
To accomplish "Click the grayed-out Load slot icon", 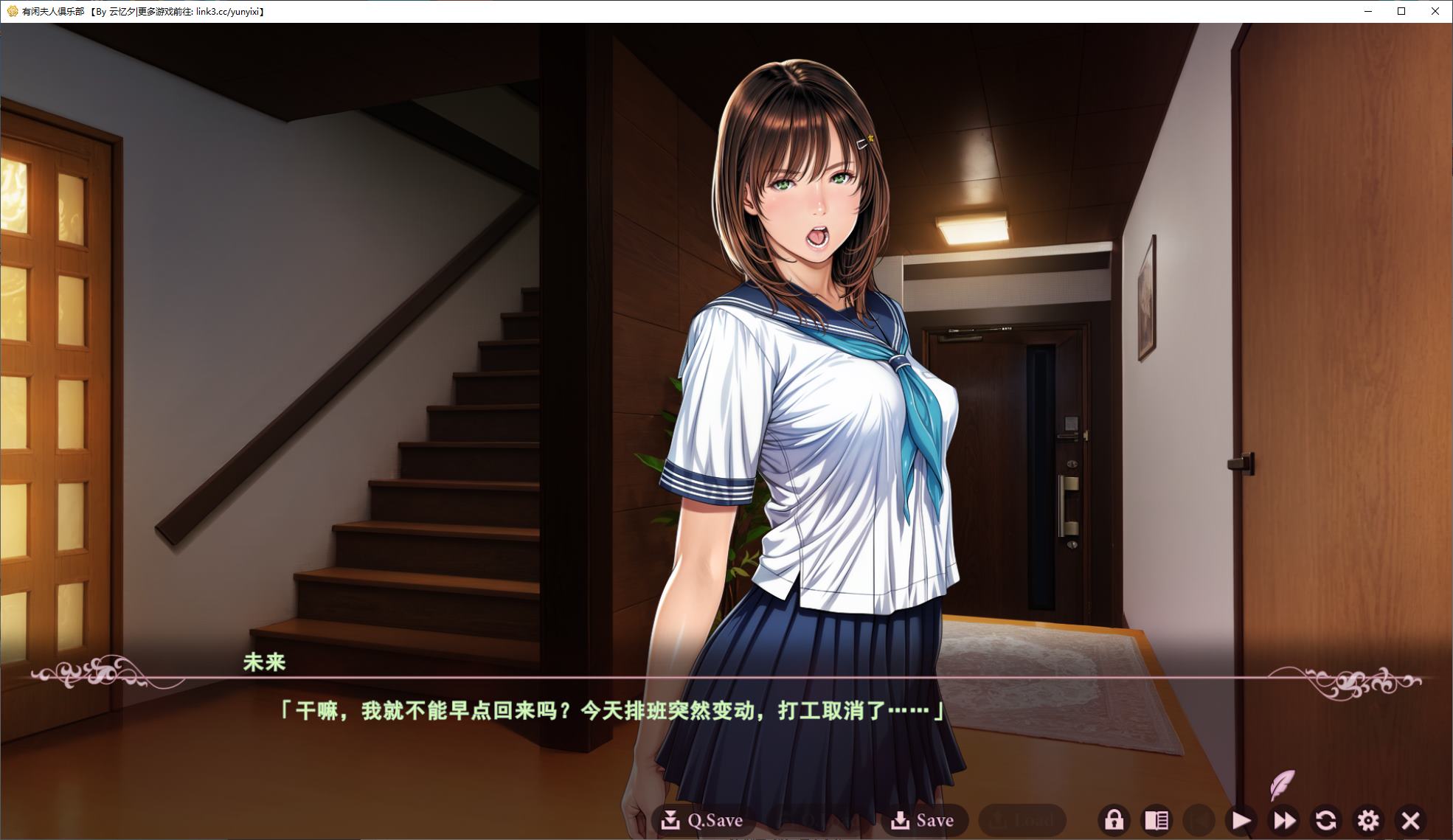I will tap(998, 819).
